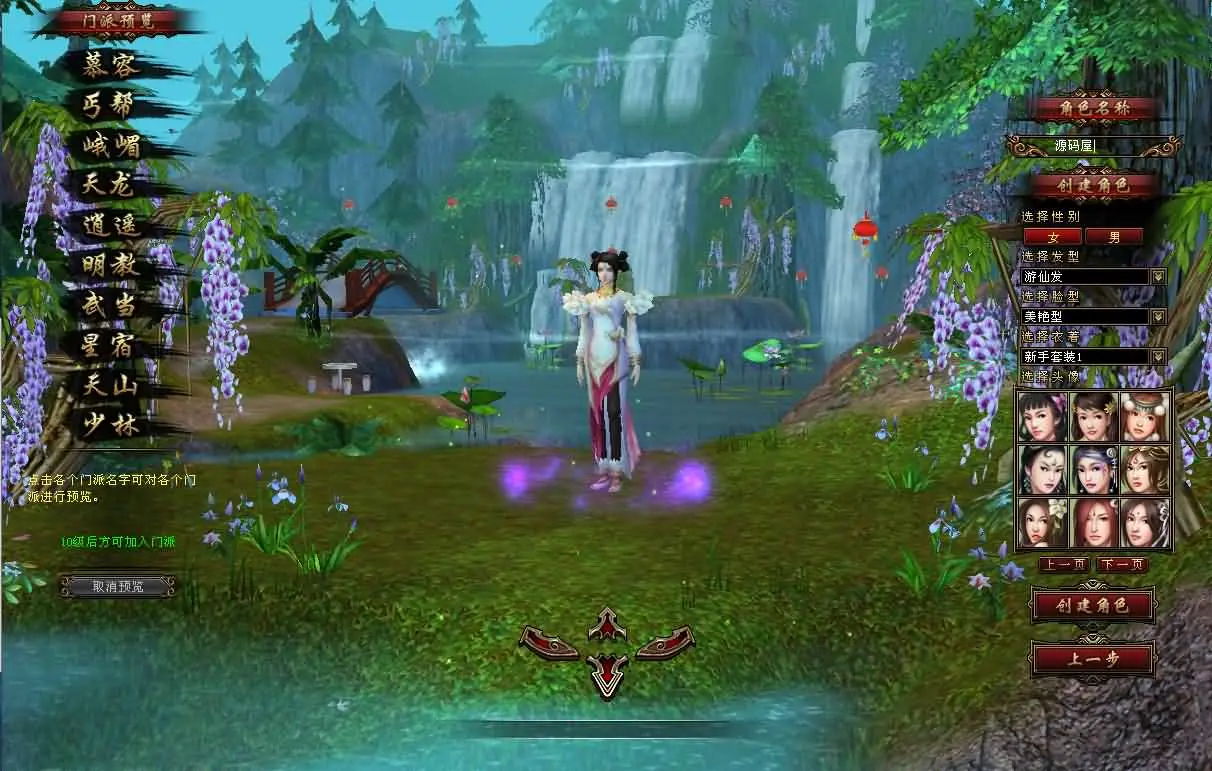Image resolution: width=1212 pixels, height=771 pixels.
Task: Click the left rotate arrow below character
Action: click(x=549, y=644)
